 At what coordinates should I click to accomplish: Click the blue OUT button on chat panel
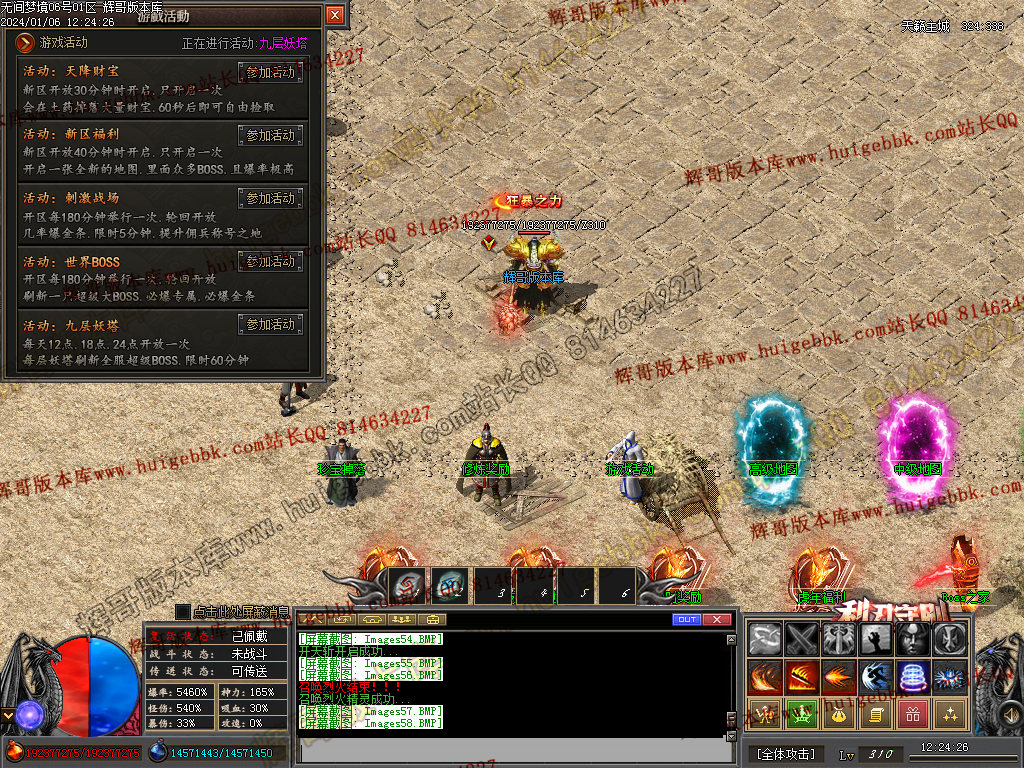[x=686, y=619]
